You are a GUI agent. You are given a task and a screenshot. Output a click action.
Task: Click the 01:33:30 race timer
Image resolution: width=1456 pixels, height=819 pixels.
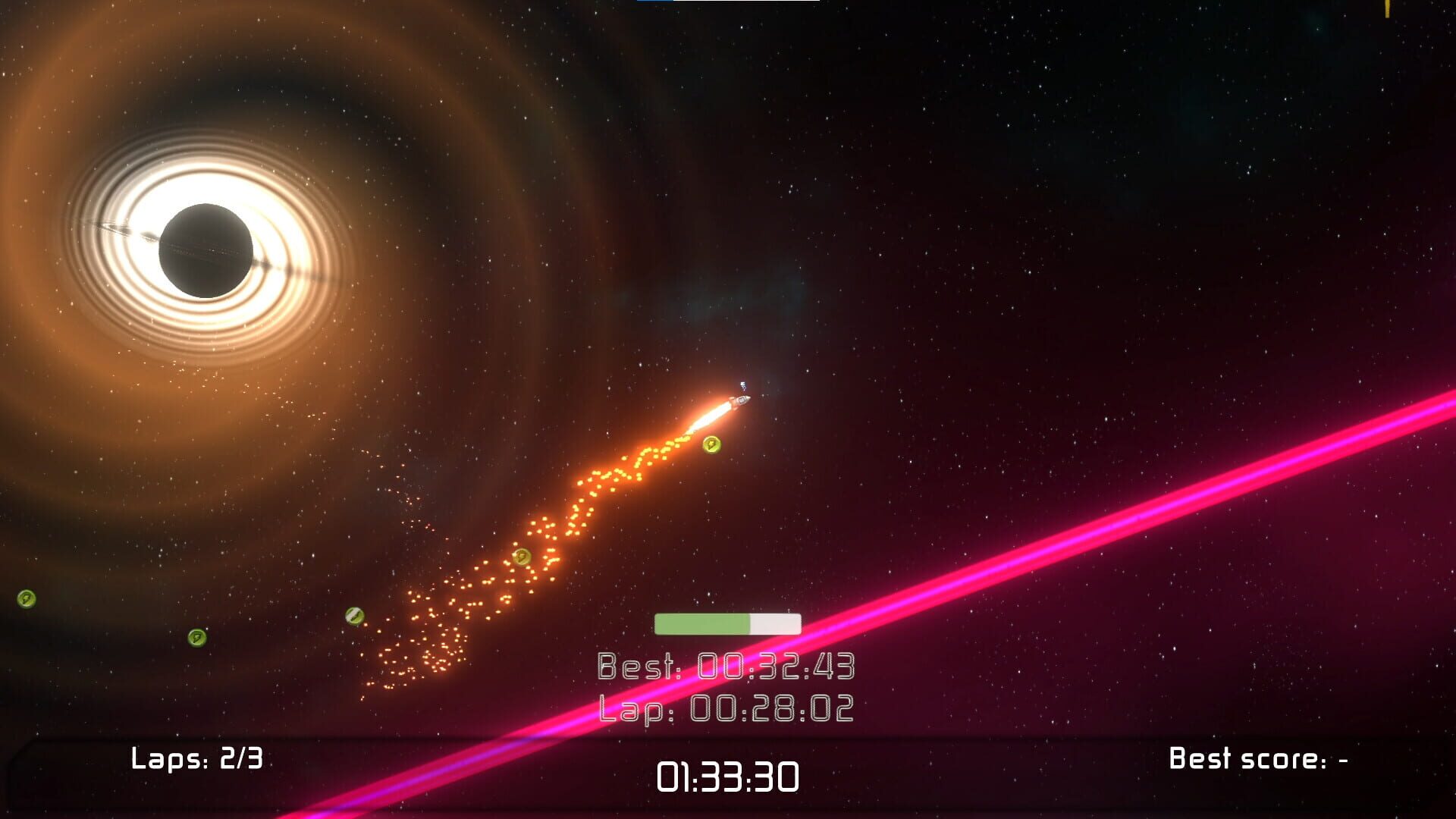[x=730, y=777]
